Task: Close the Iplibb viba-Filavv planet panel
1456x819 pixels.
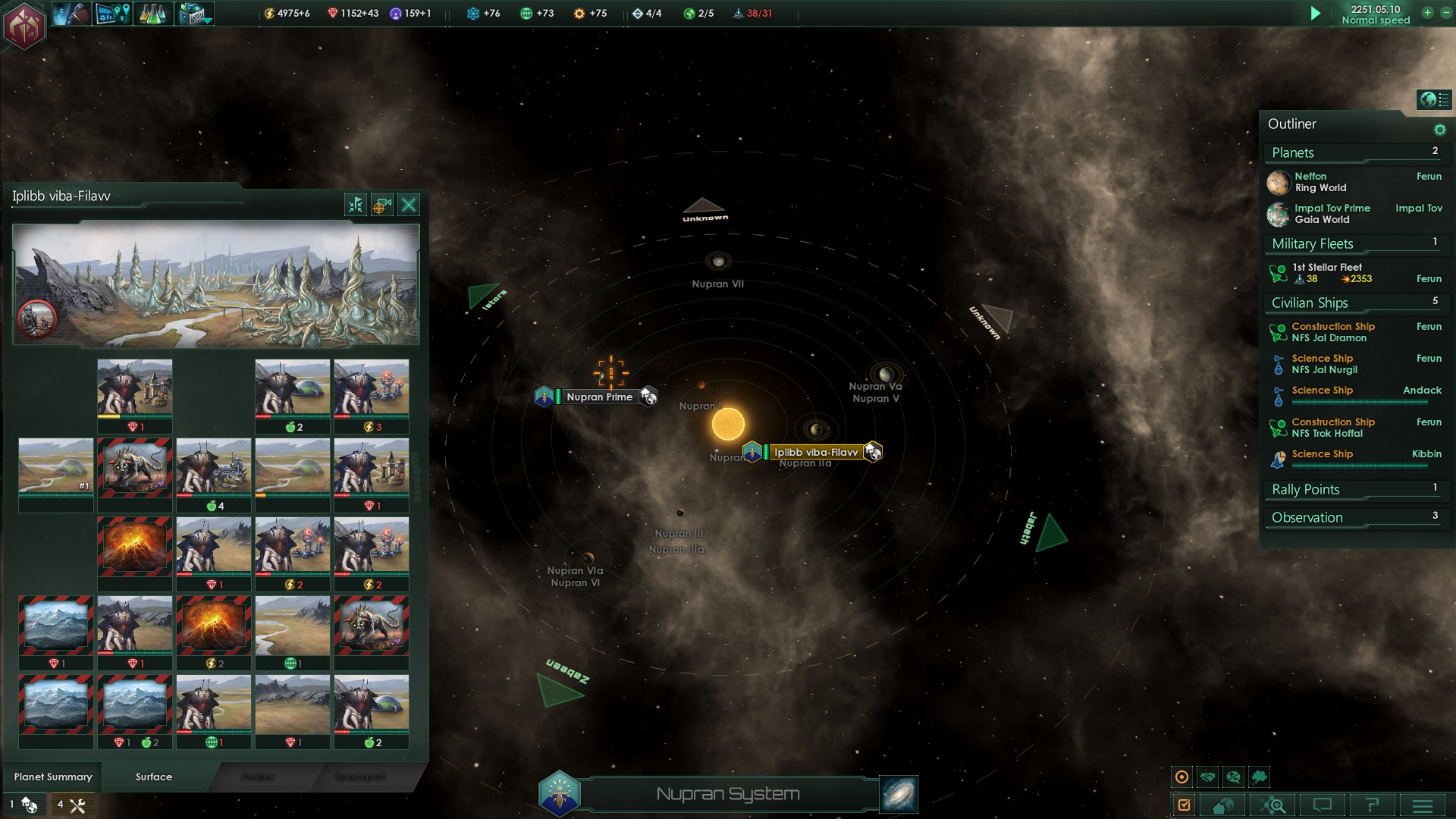Action: pos(409,205)
